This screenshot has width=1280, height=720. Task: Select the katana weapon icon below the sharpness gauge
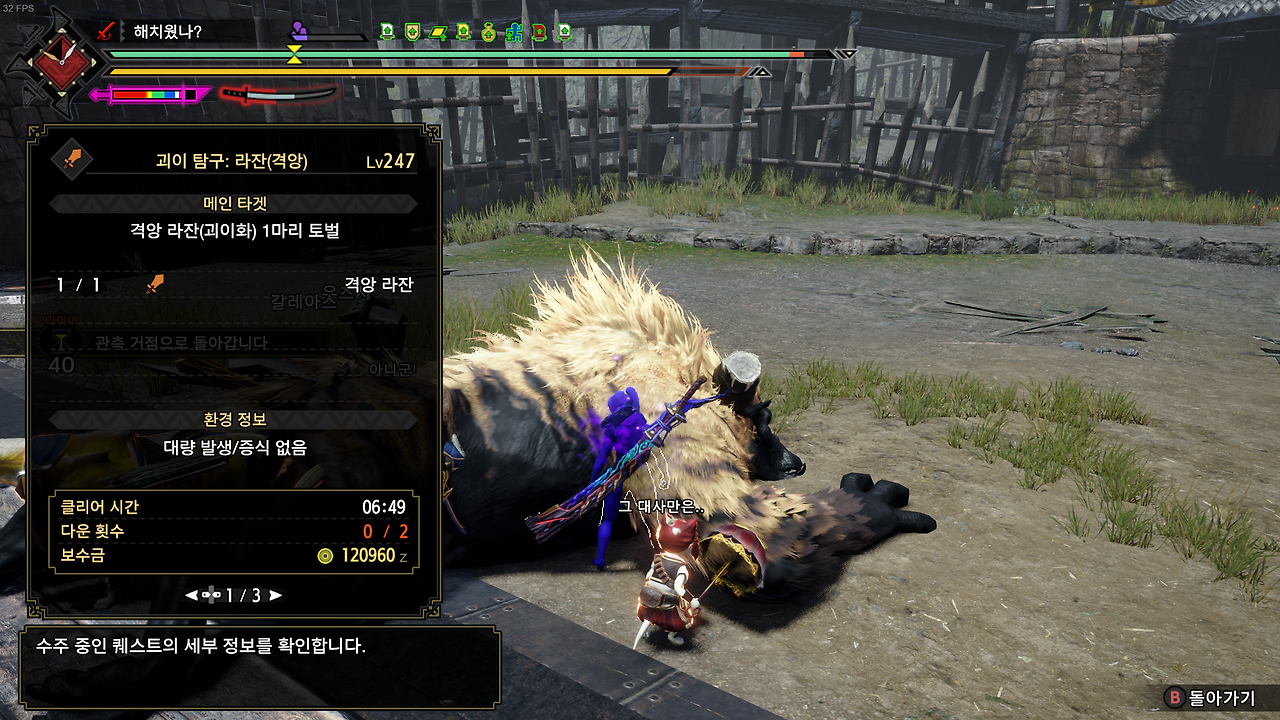click(x=280, y=96)
